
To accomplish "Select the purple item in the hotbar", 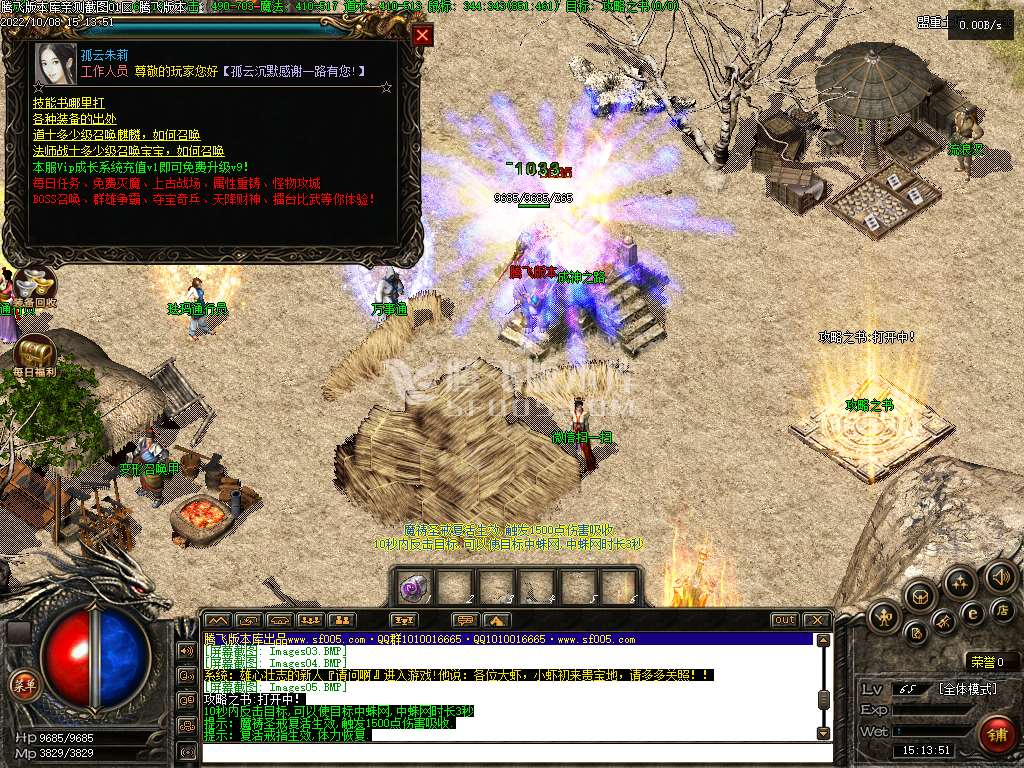I will tap(414, 588).
